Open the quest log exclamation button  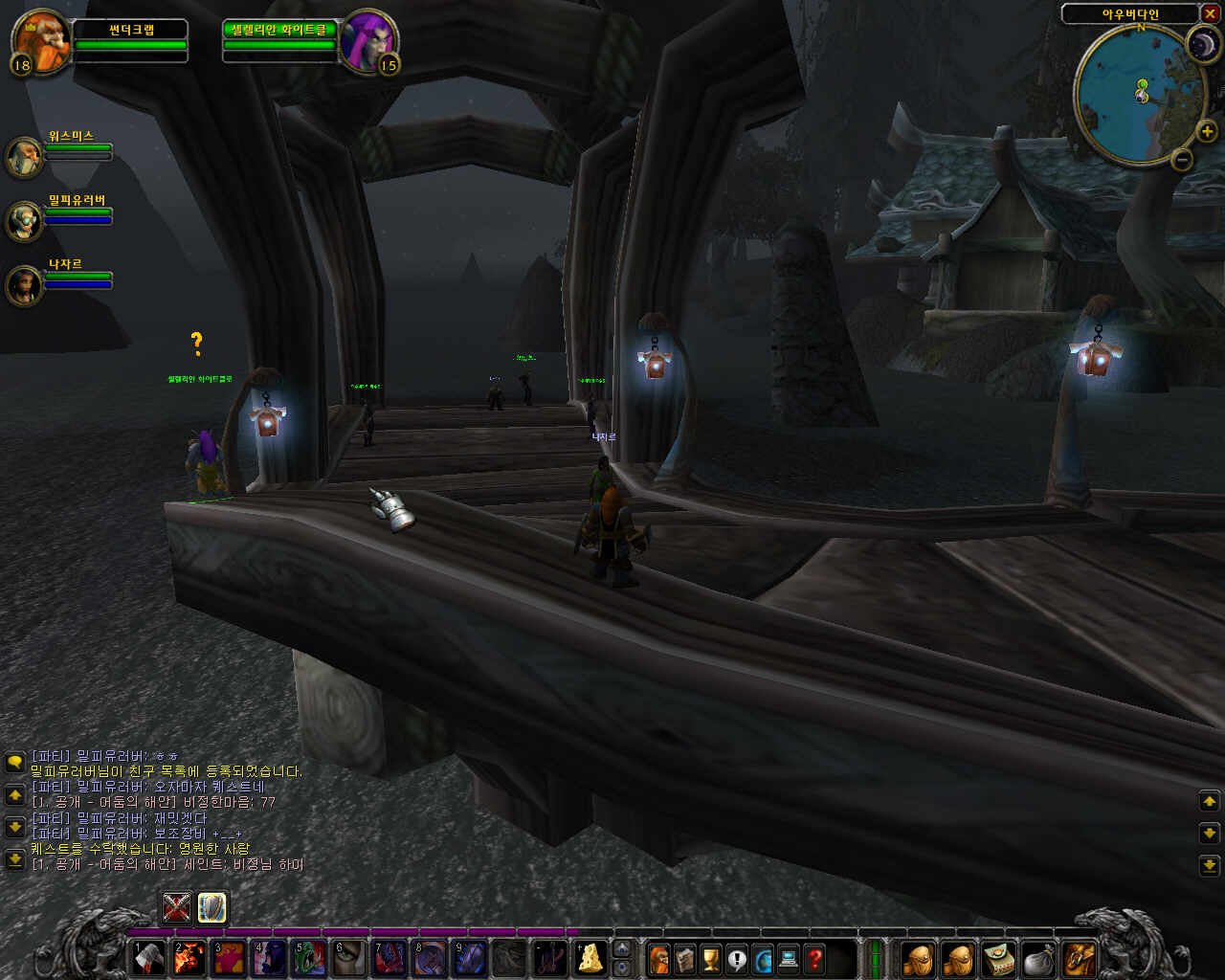(737, 958)
